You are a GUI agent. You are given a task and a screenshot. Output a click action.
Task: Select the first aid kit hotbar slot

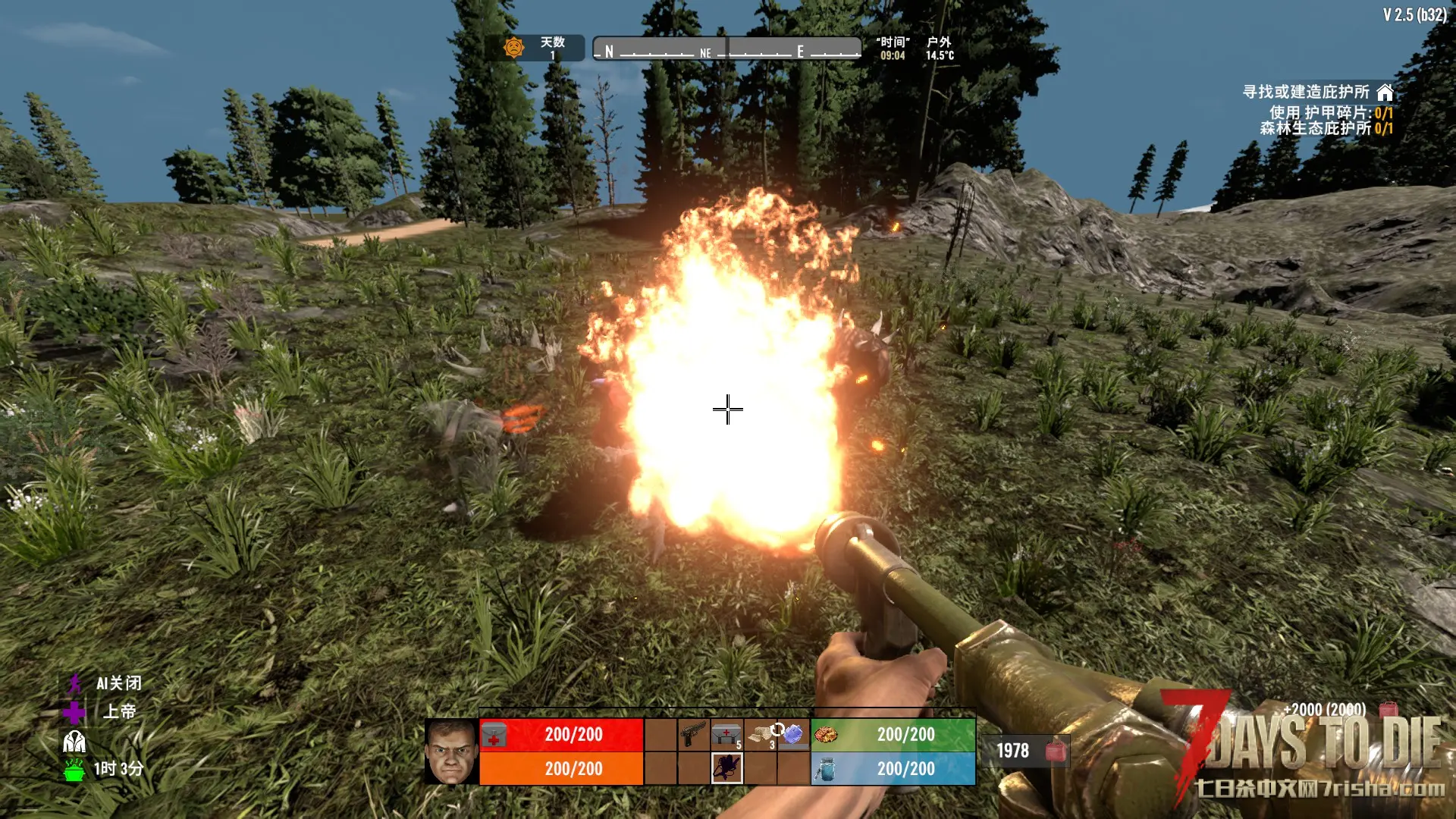726,735
